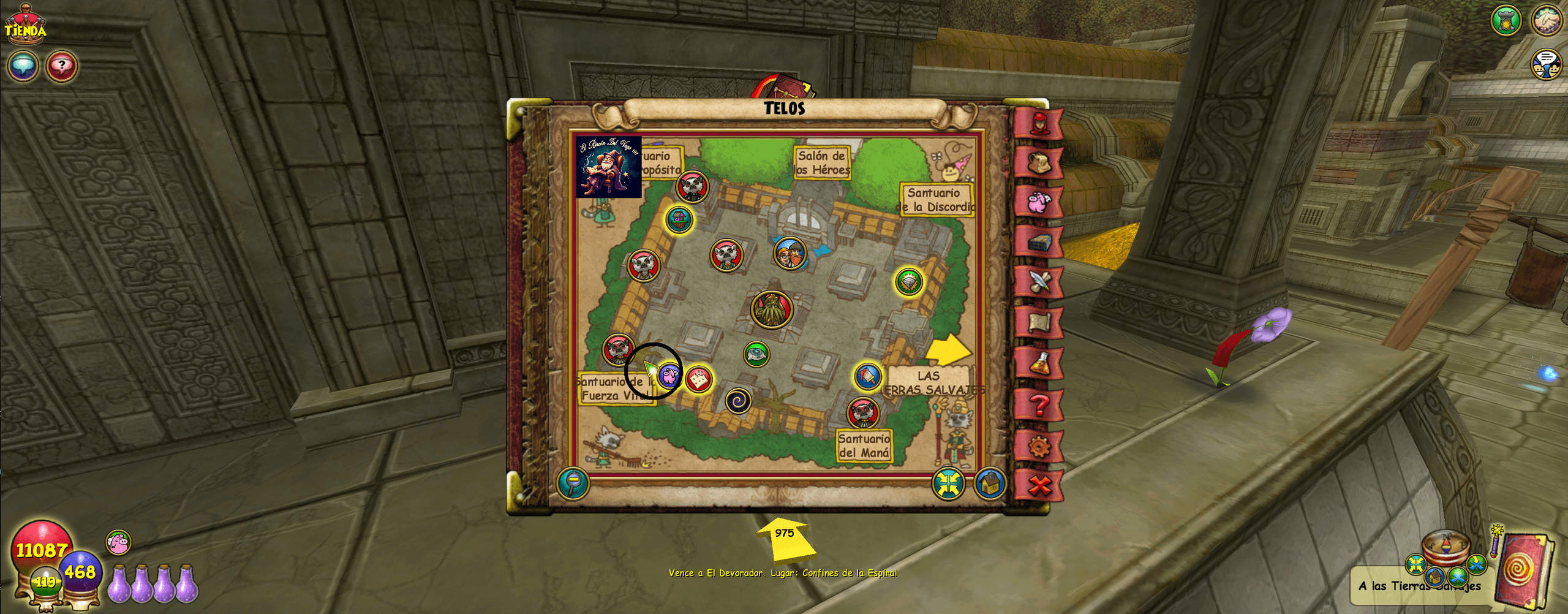This screenshot has height=614, width=1568.
Task: Open the pink piggle pet tab
Action: pyautogui.click(x=1039, y=203)
